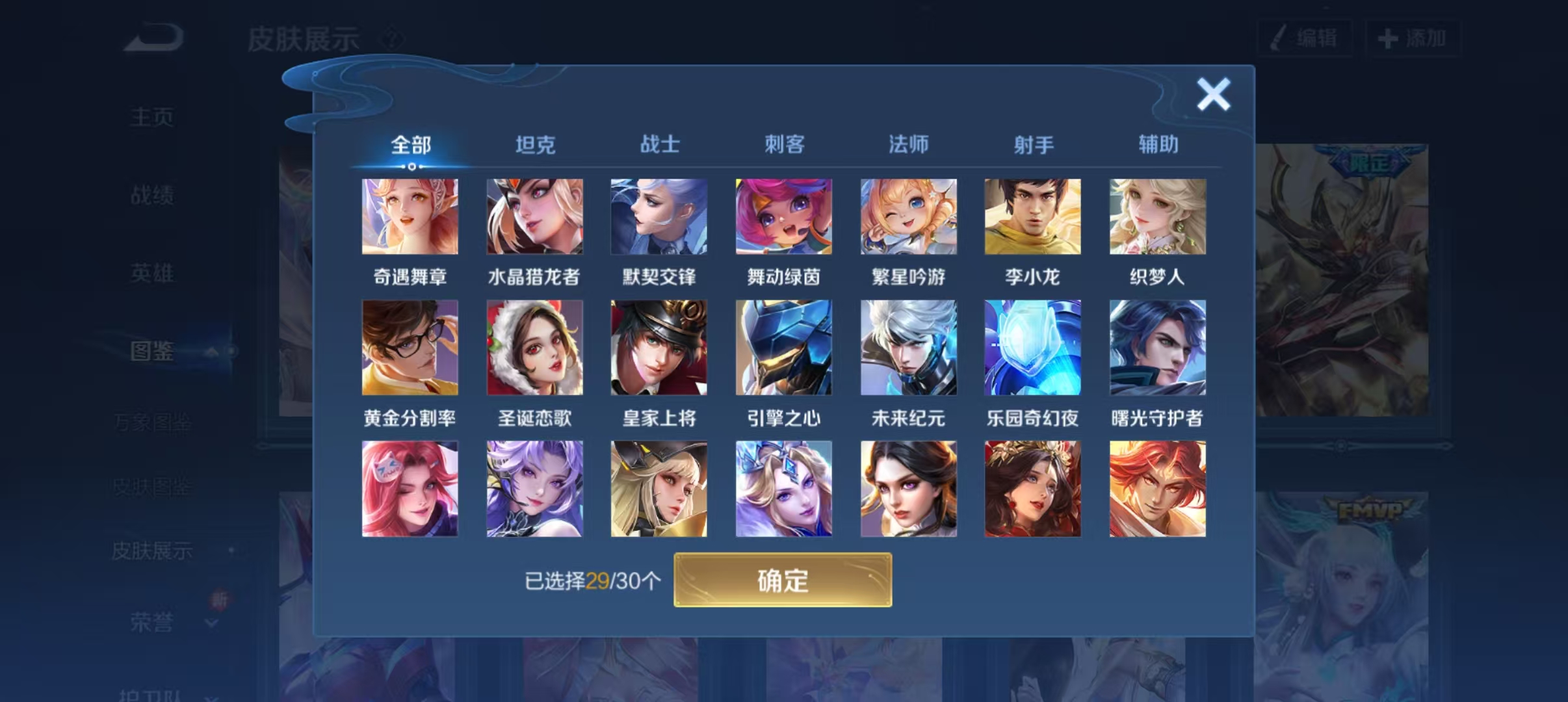Deselect the 李小龙 skin
This screenshot has height=702, width=1568.
tap(1032, 216)
